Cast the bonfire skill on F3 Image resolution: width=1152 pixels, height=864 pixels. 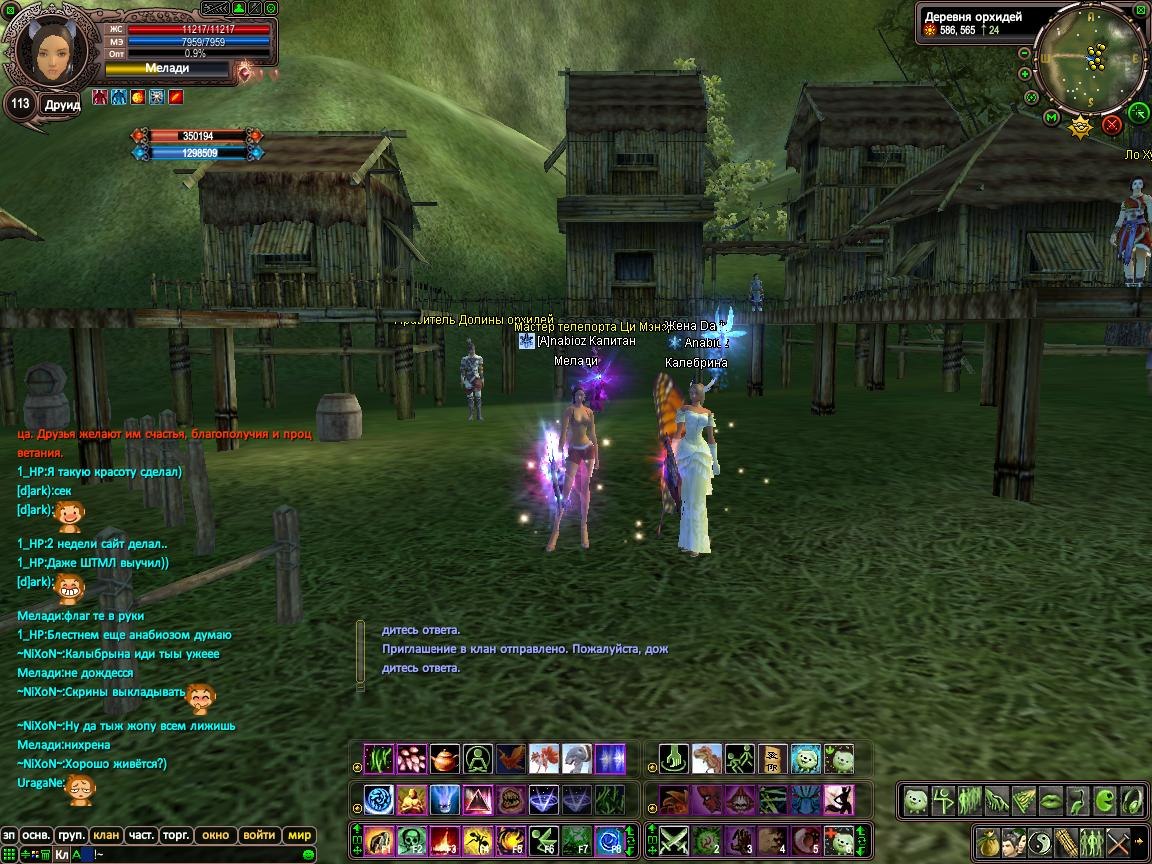(x=445, y=840)
